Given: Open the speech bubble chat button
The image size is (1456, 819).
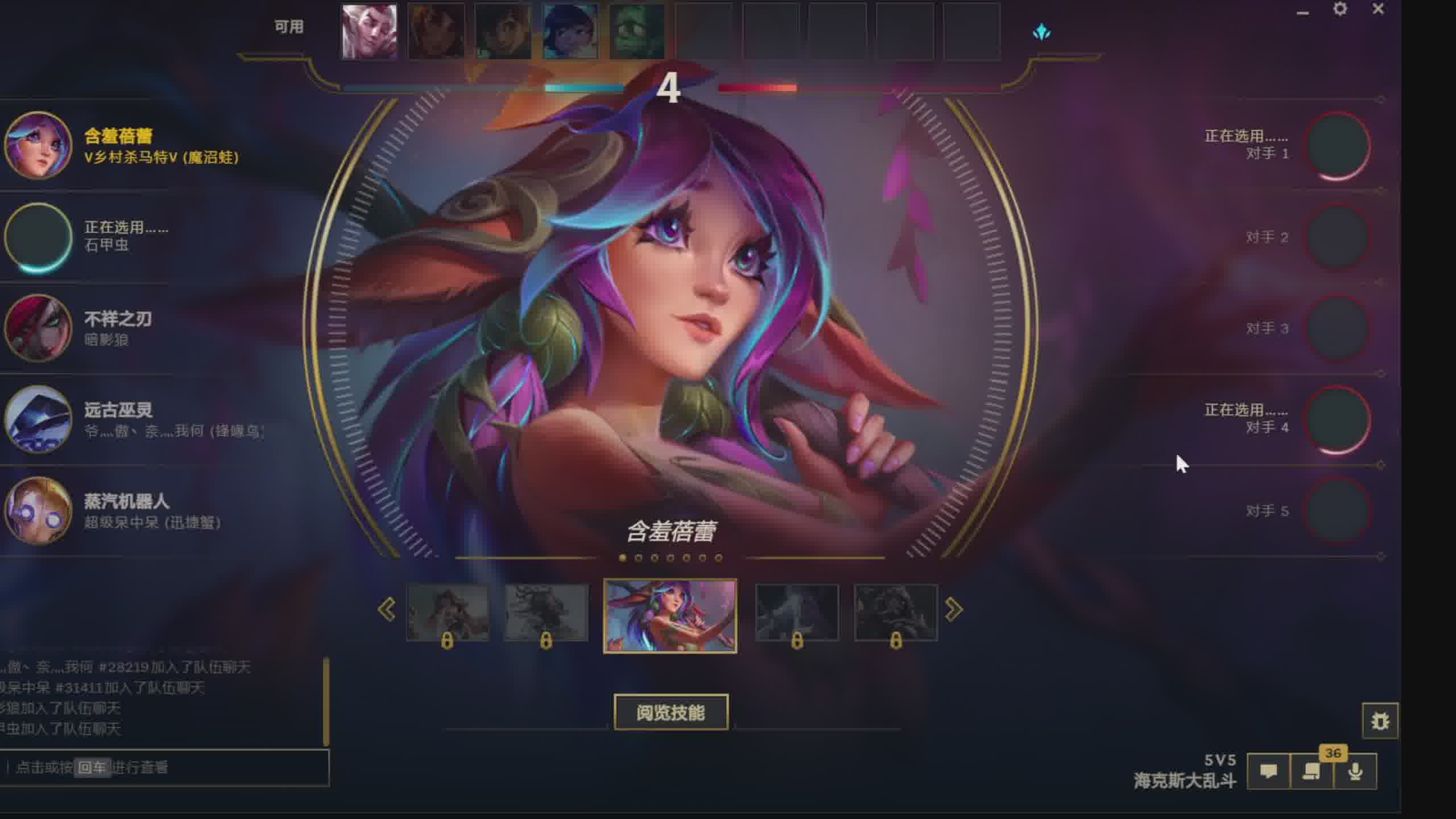Looking at the screenshot, I should [1268, 772].
